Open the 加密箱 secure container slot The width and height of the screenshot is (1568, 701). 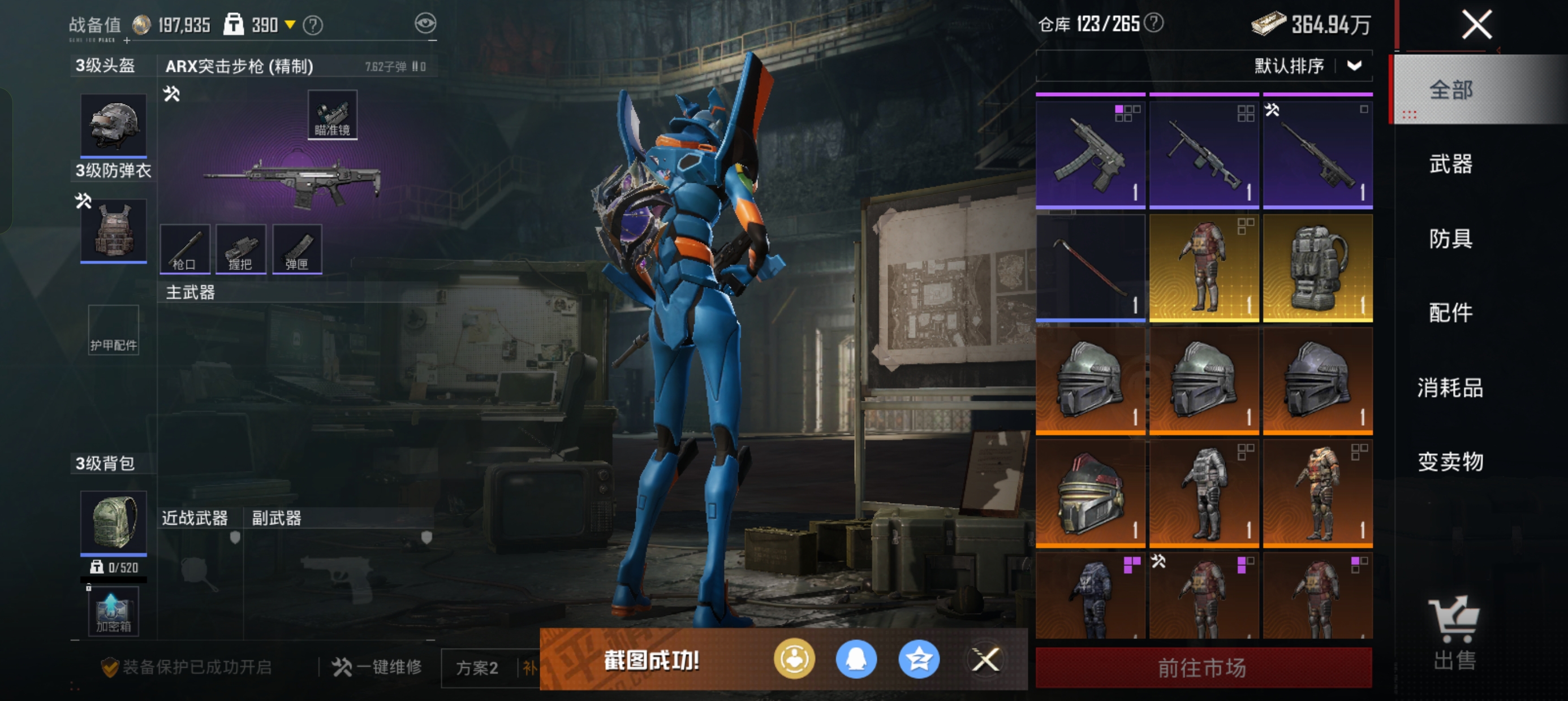click(x=113, y=612)
